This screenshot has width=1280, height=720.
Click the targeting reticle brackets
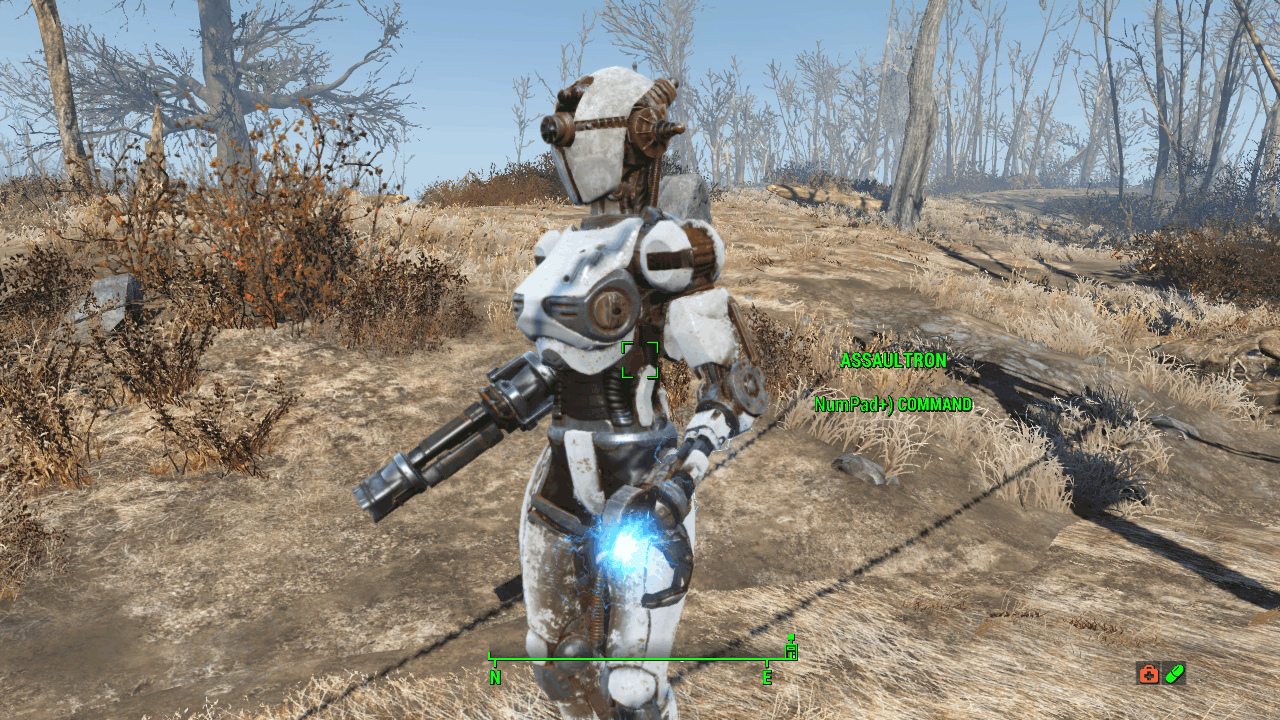point(640,360)
